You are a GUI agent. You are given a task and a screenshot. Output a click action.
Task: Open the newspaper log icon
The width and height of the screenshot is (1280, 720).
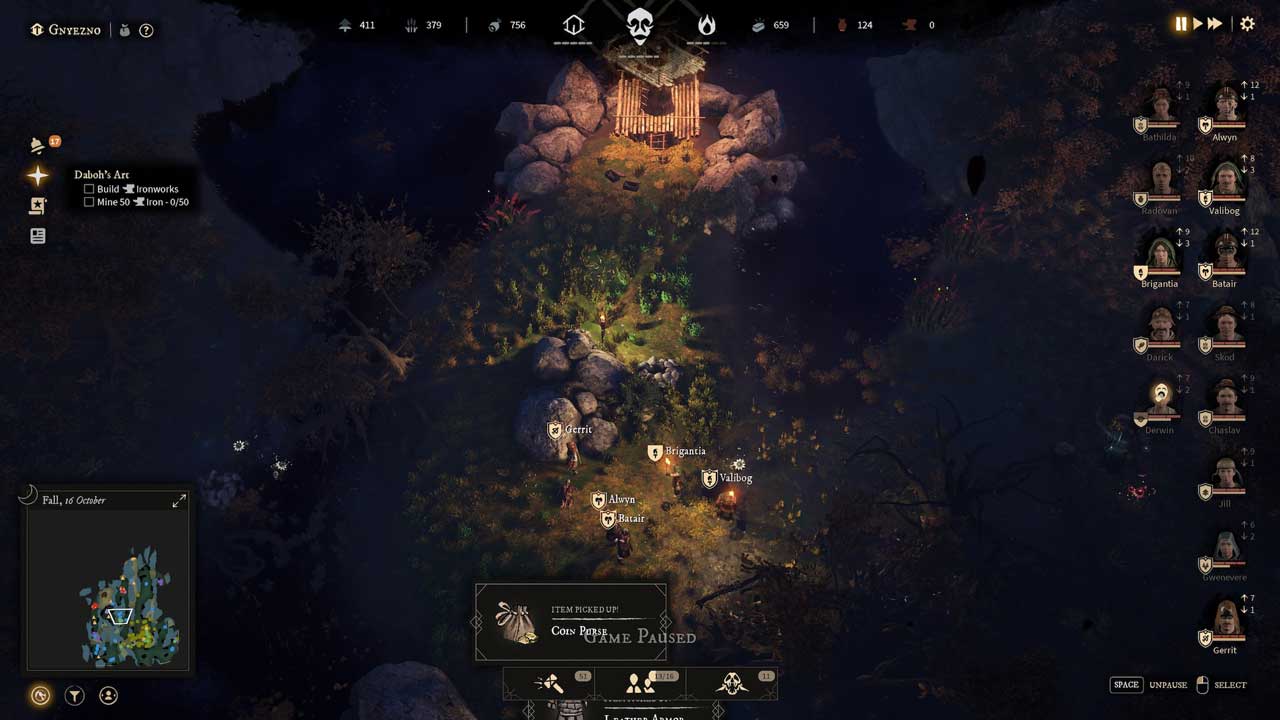tap(38, 236)
